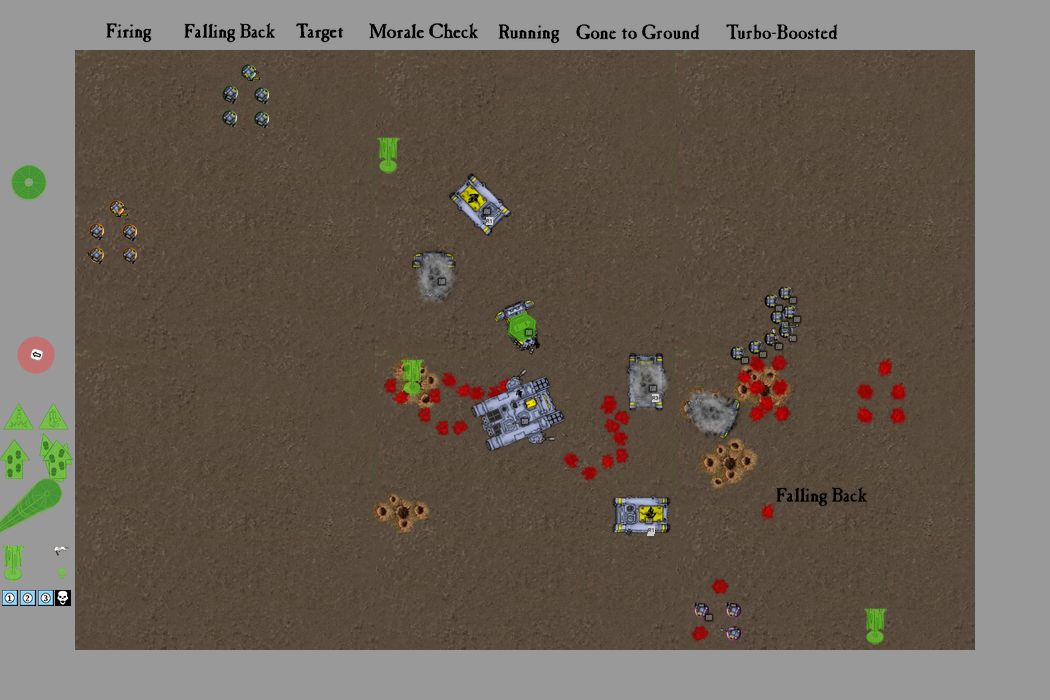Select the white skull on black marker
This screenshot has height=700, width=1050.
(62, 598)
